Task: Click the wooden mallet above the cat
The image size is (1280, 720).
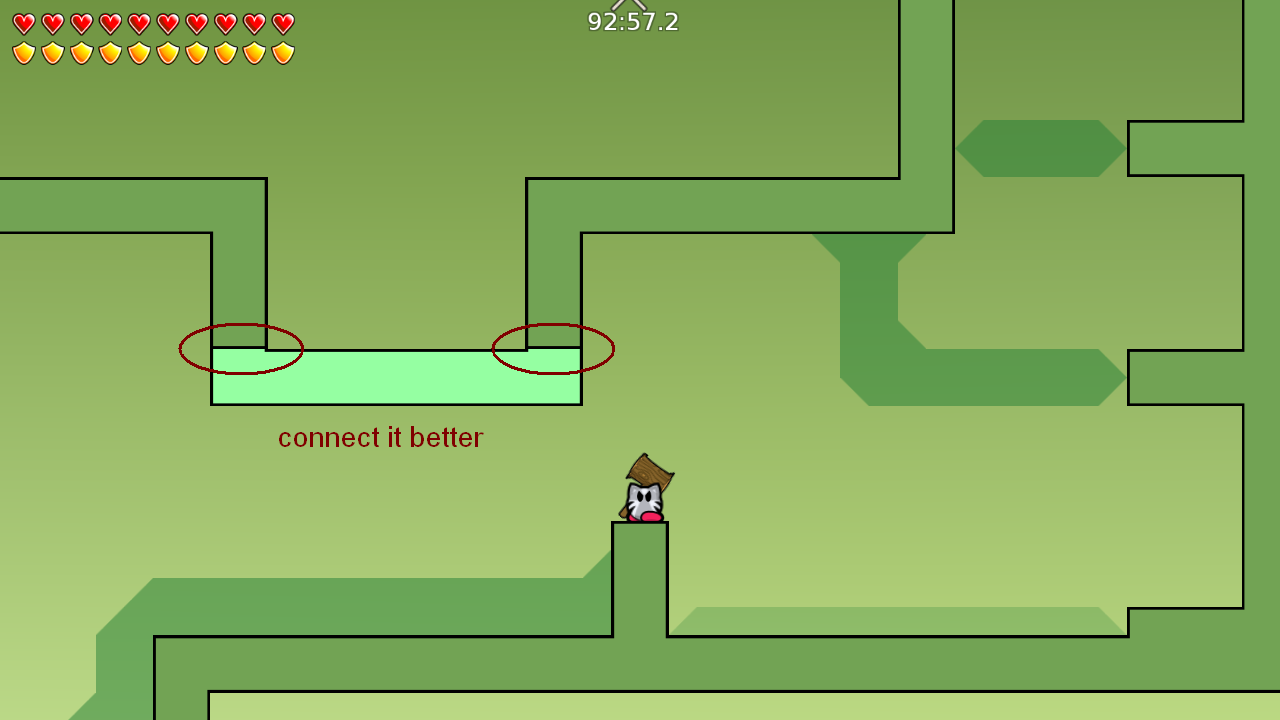Action: coord(648,472)
